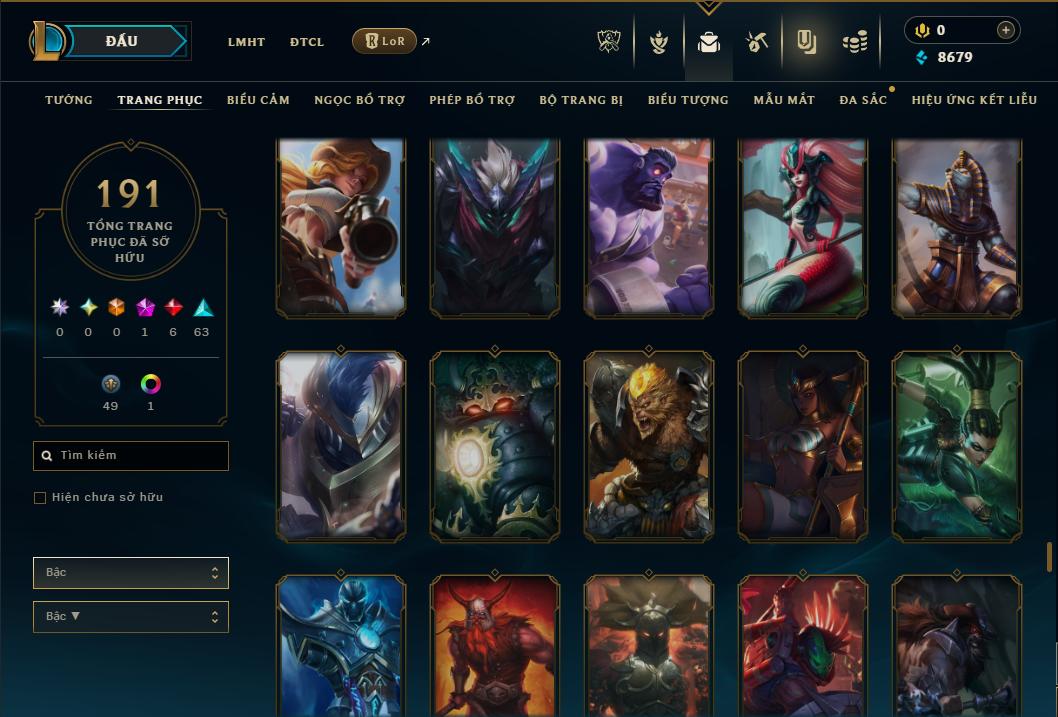Pick the cowgirl gunner skin card
Image resolution: width=1058 pixels, height=717 pixels.
pos(341,228)
